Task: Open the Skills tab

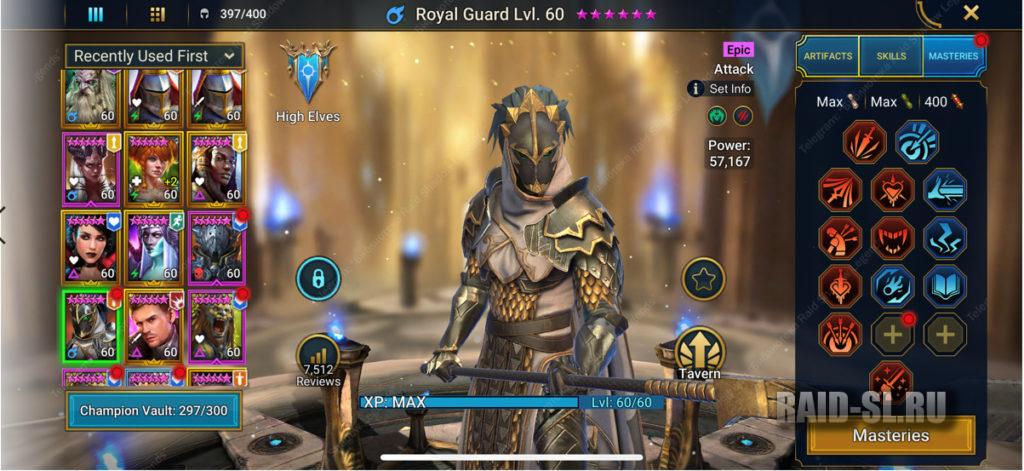Action: [x=890, y=57]
